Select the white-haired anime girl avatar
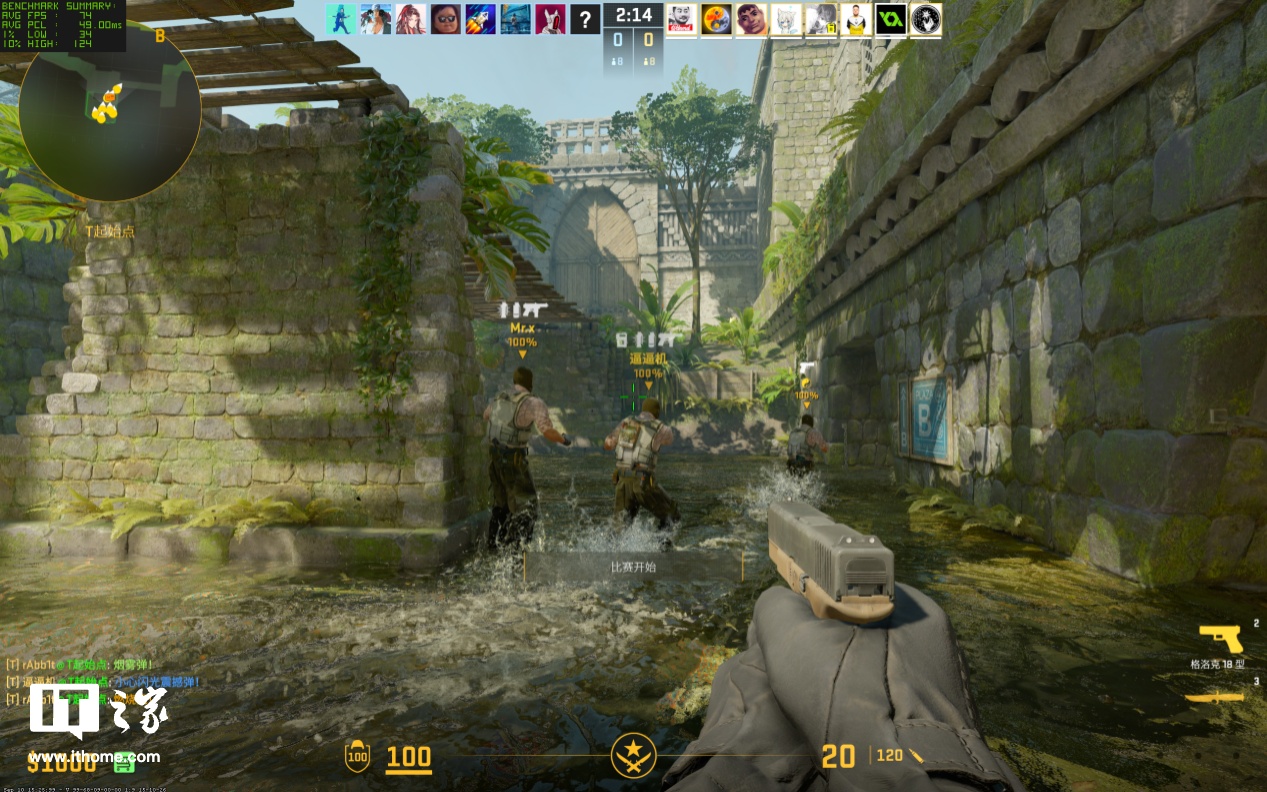The width and height of the screenshot is (1267, 792). (786, 18)
